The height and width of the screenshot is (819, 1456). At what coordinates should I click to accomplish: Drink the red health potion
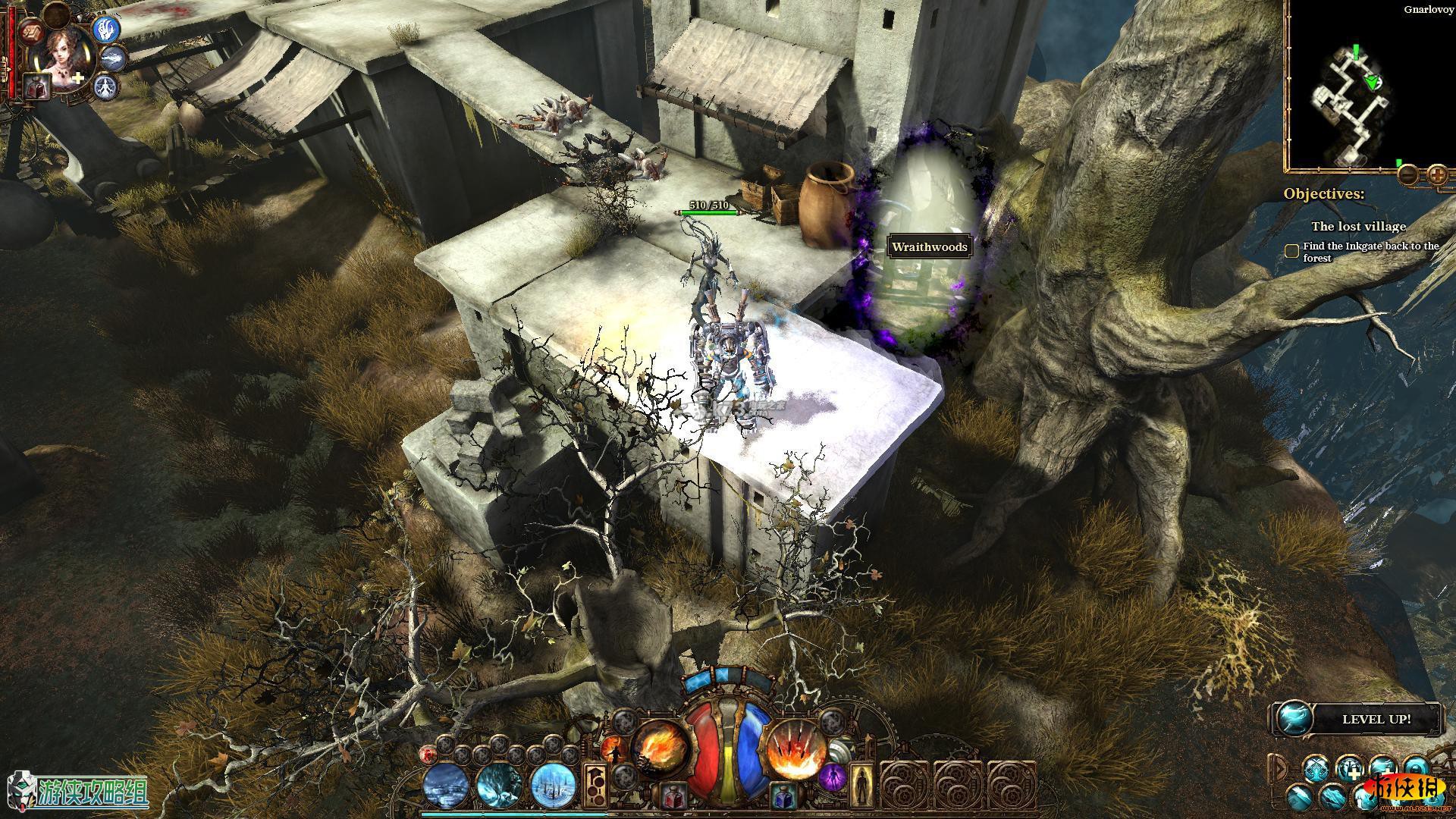click(671, 796)
